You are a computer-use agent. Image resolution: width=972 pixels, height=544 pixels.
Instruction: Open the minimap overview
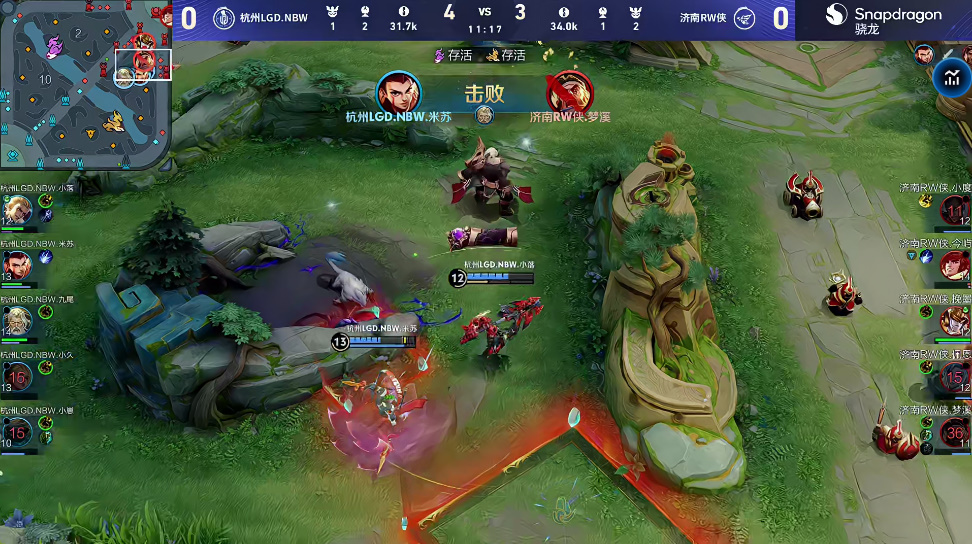tap(86, 84)
